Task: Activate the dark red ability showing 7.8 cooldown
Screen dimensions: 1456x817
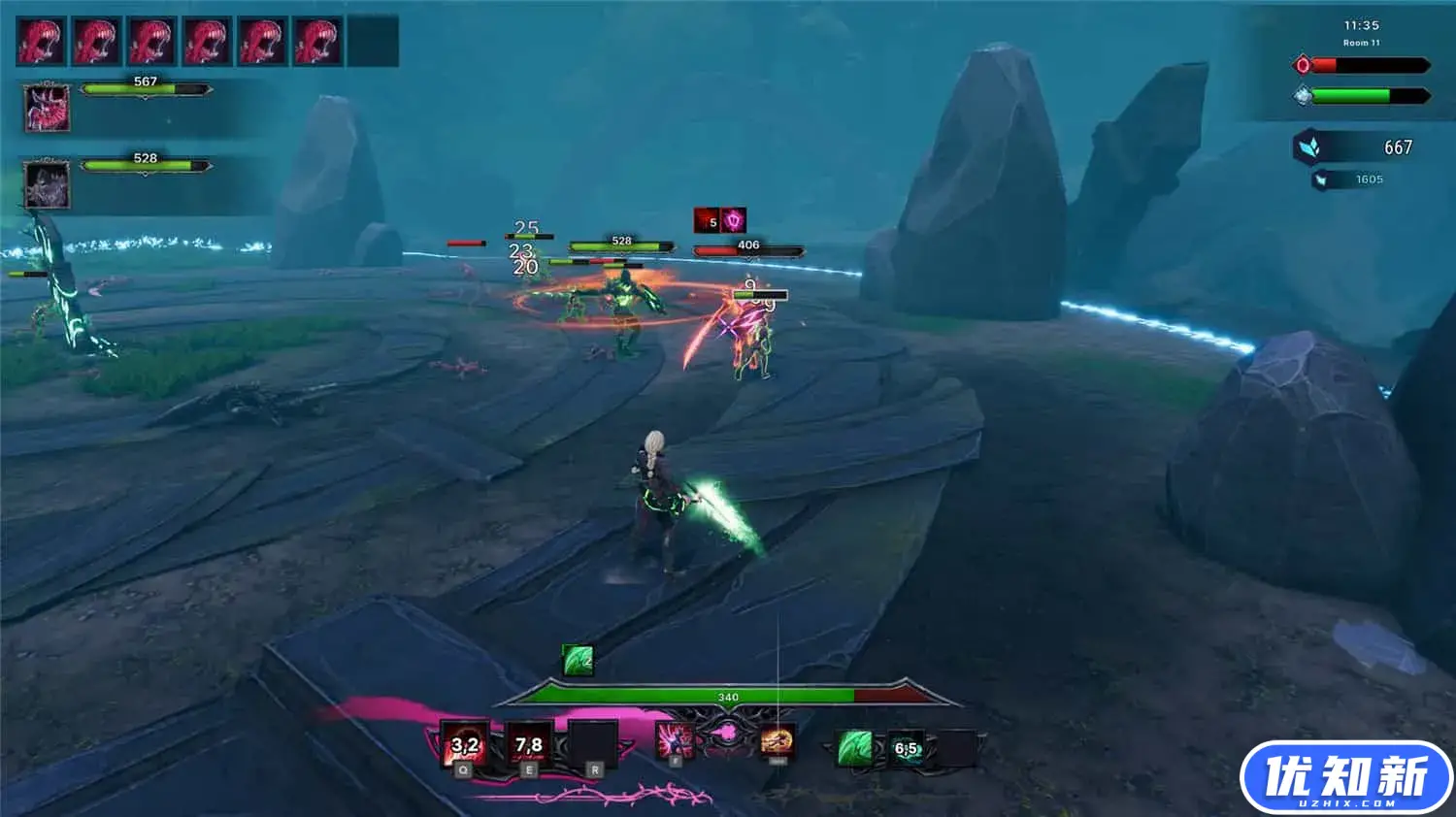Action: (529, 744)
